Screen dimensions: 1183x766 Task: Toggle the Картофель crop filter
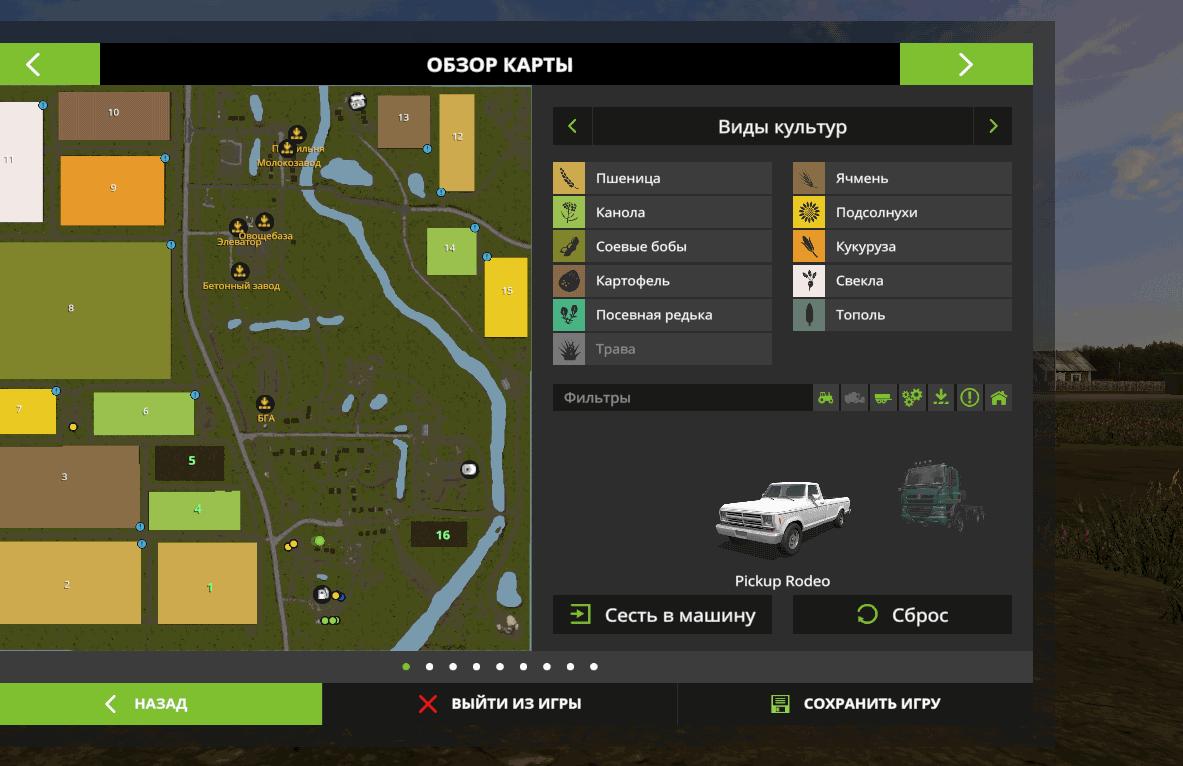coord(662,281)
